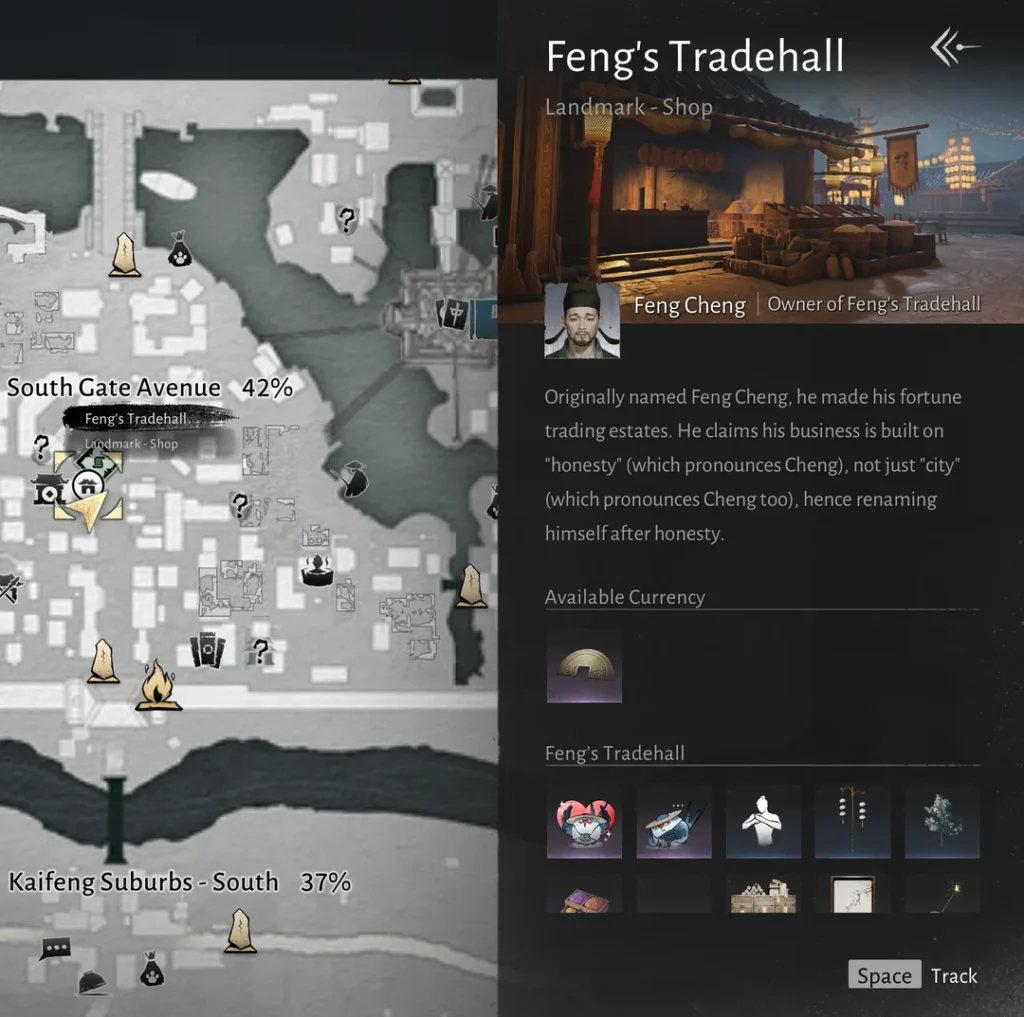This screenshot has width=1024, height=1017.
Task: Select the campfire marker on the map
Action: [x=158, y=686]
